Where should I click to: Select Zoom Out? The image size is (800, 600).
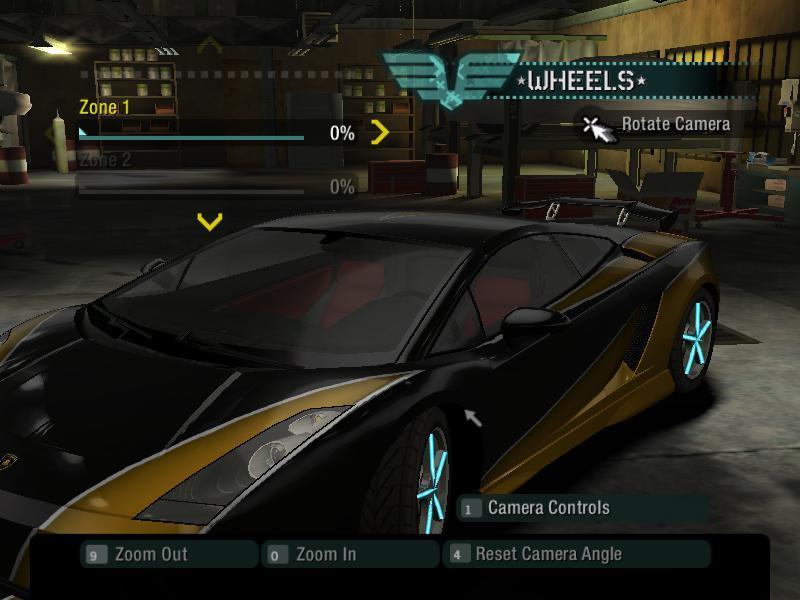tap(151, 554)
